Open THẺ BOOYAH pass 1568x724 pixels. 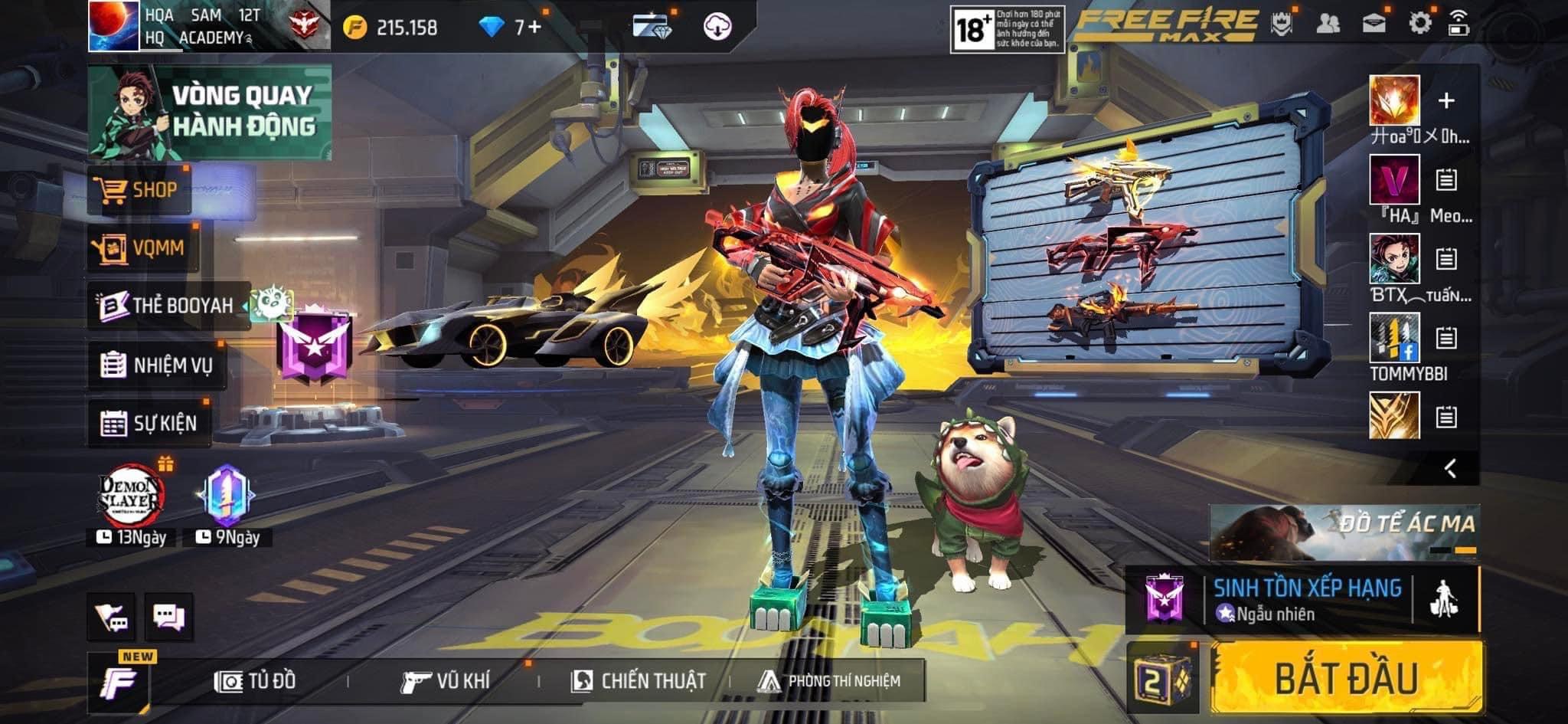(168, 306)
